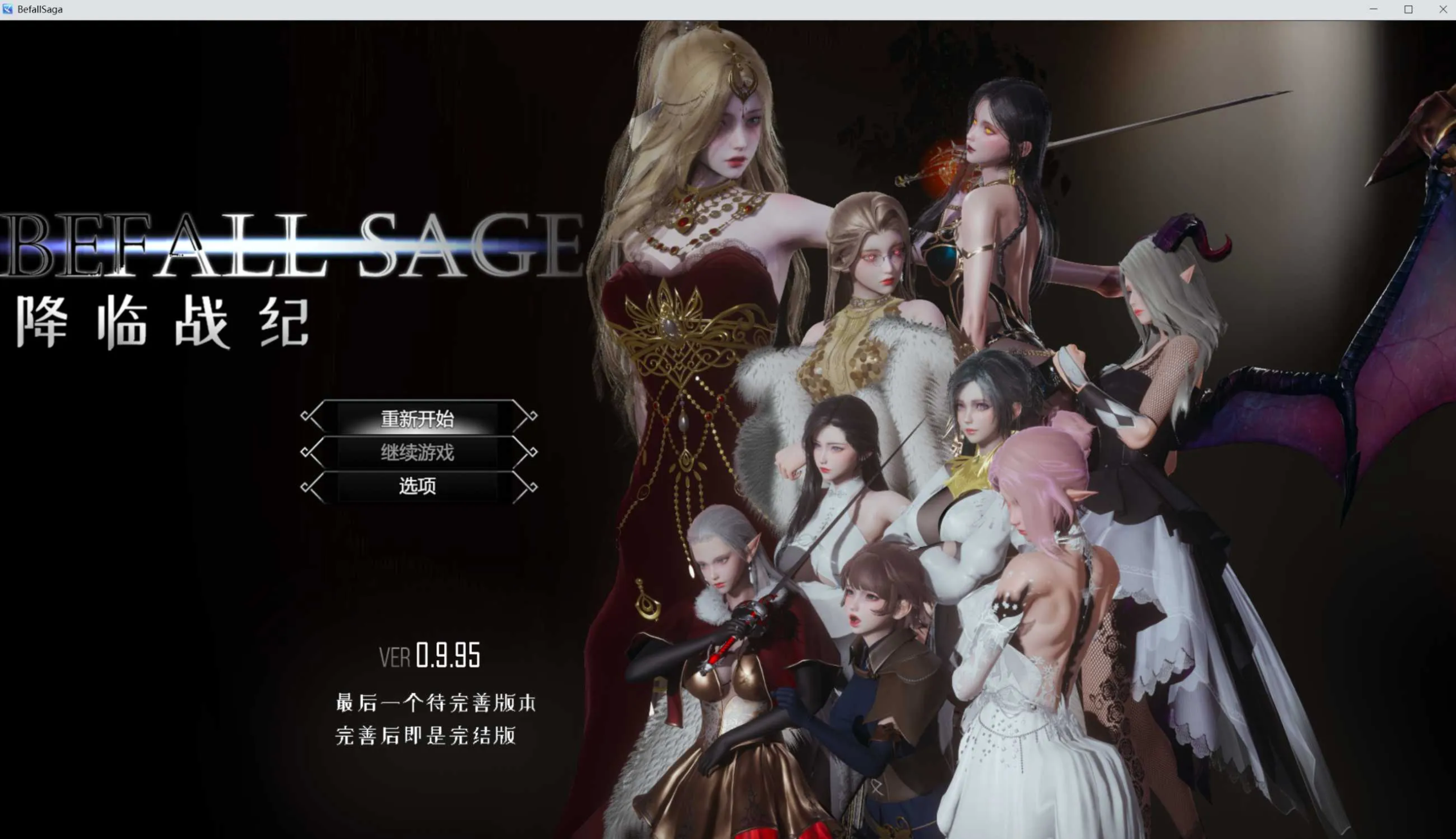Click the 完善后即是完结版 notice text
This screenshot has width=1456, height=839.
[427, 737]
